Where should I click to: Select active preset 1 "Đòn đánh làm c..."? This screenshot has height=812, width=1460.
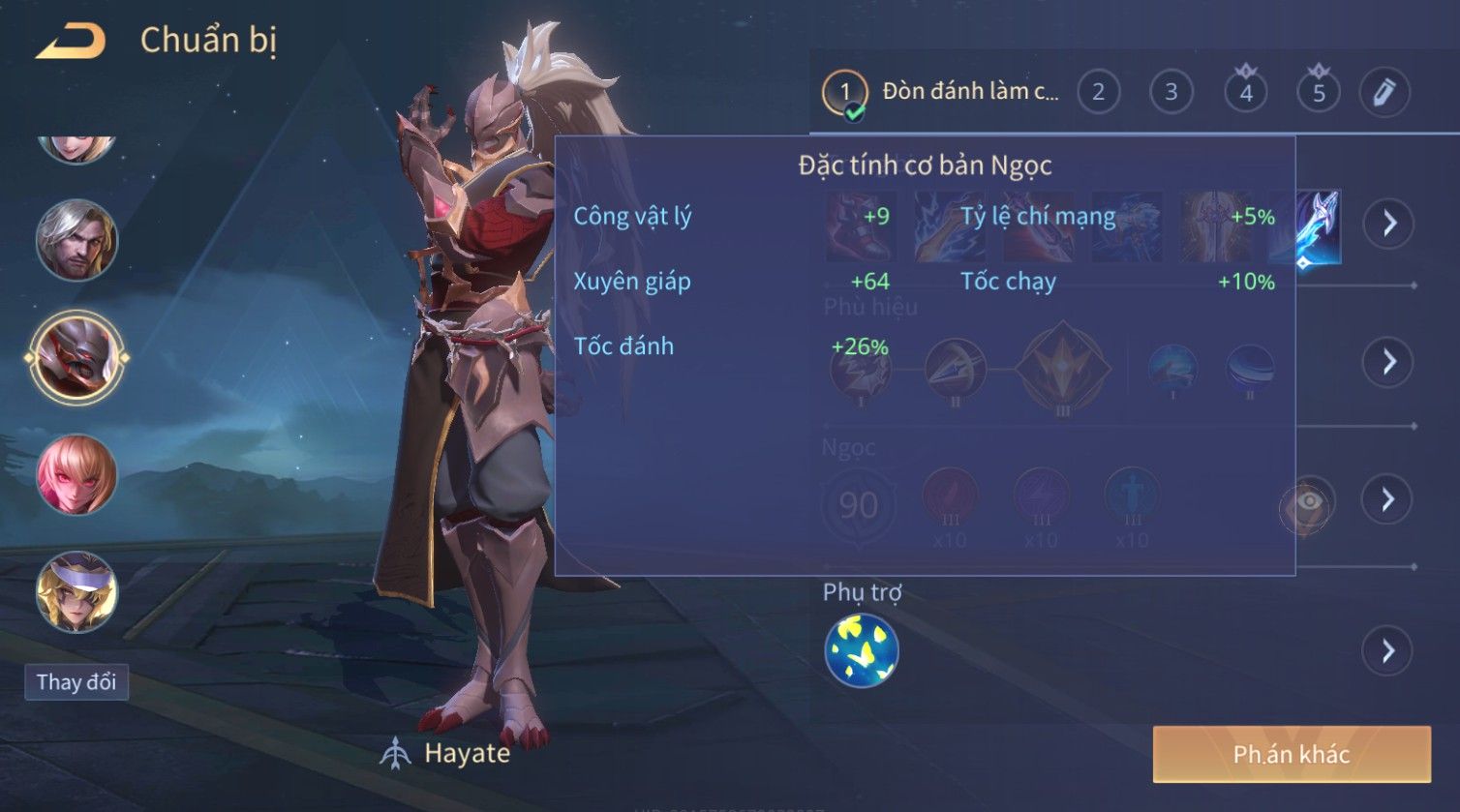pyautogui.click(x=845, y=94)
